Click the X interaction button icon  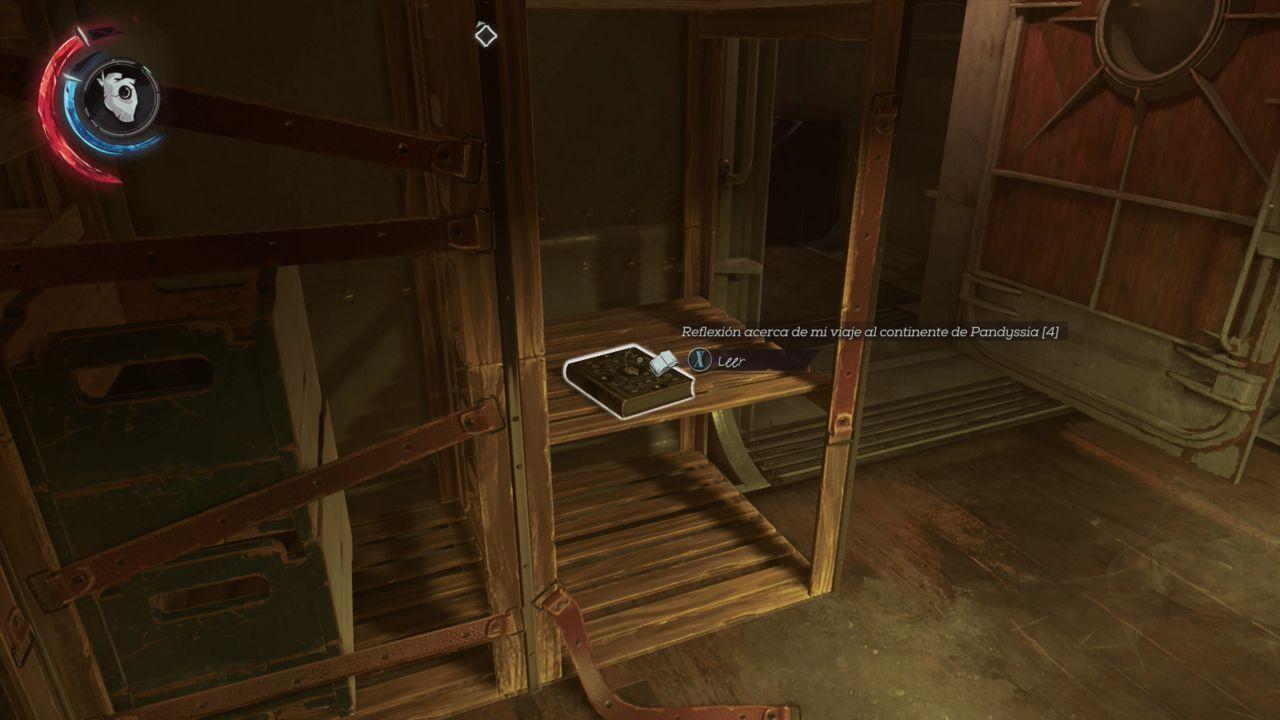click(x=701, y=360)
